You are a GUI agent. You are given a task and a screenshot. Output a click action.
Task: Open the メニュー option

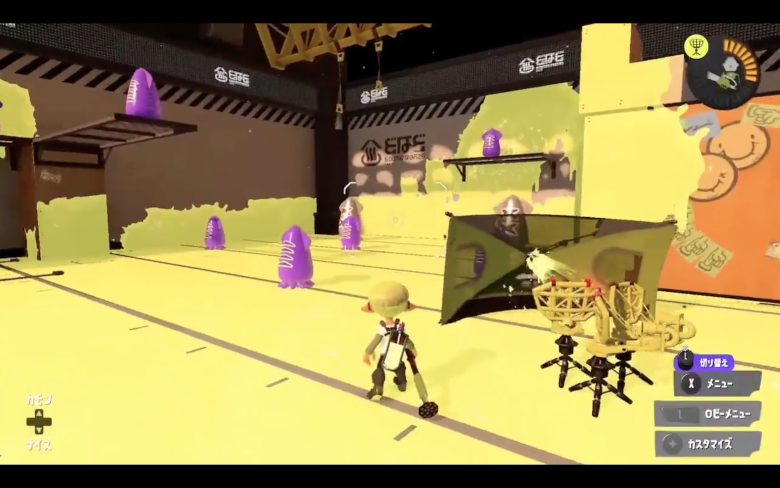(716, 382)
